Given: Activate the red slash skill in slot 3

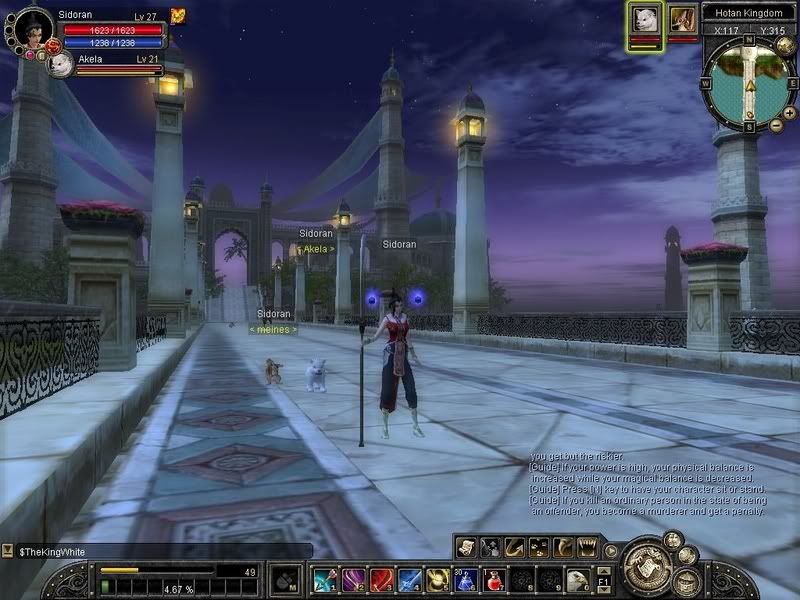Looking at the screenshot, I should (x=381, y=579).
